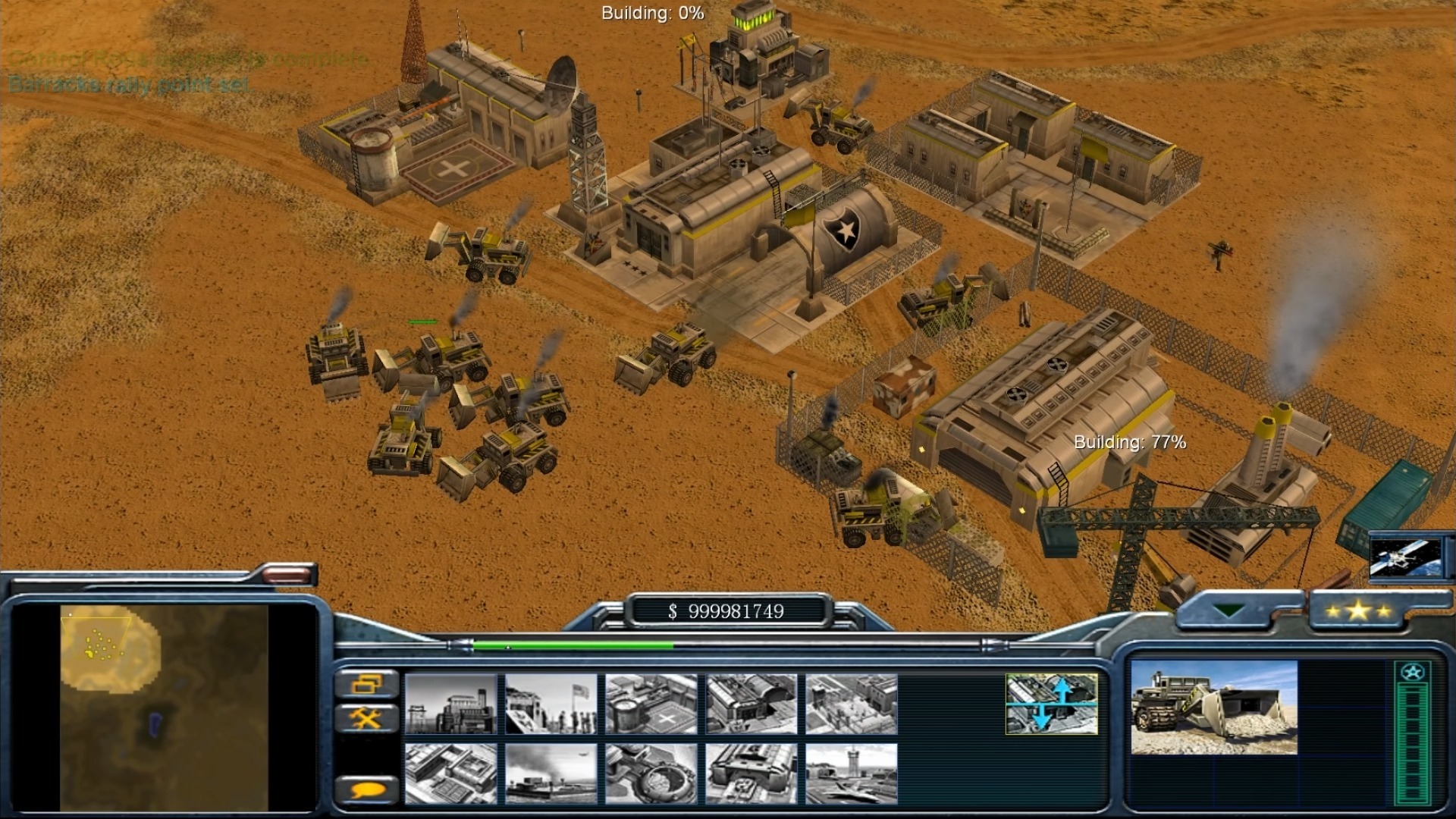Build the Particle Cannon superweapon

[651, 773]
